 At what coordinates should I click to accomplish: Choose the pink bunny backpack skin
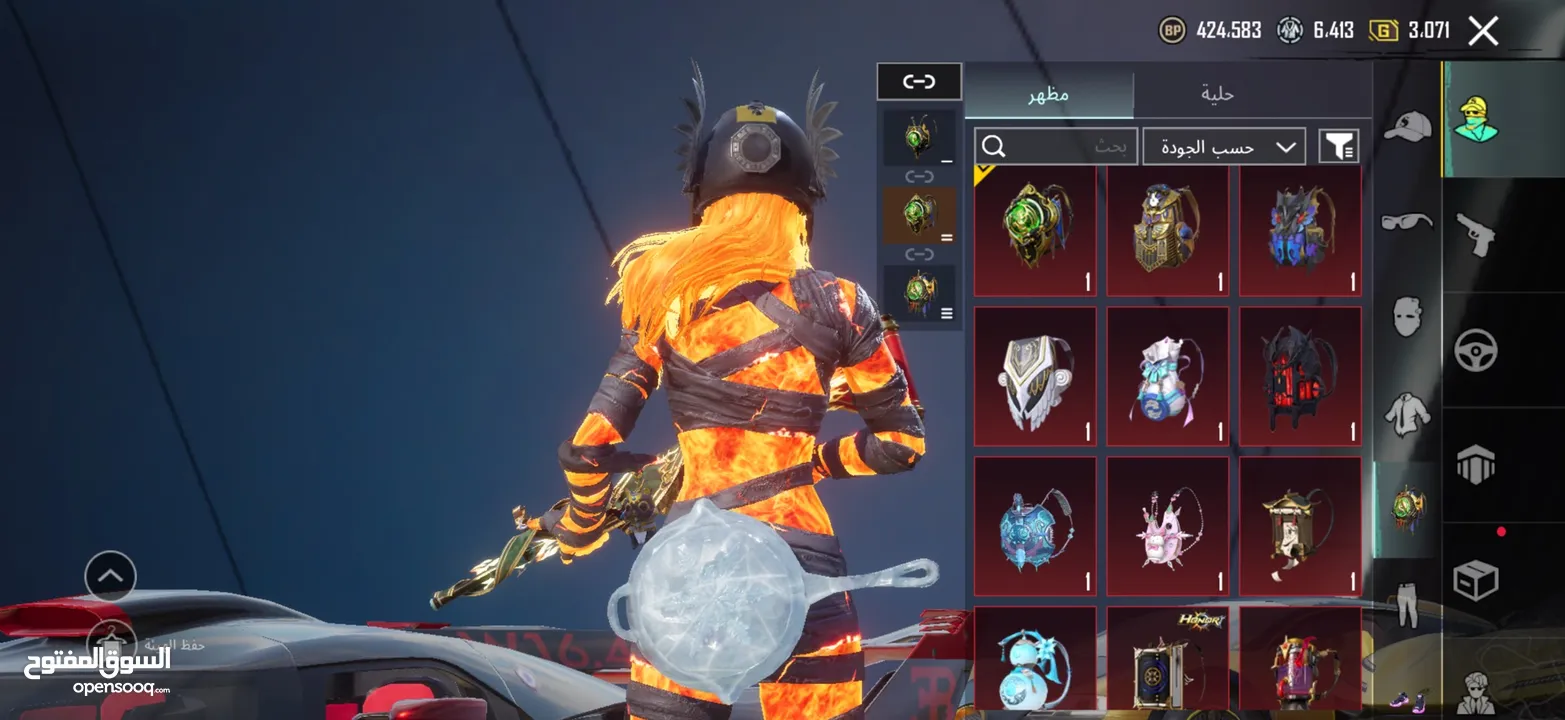pos(1167,526)
